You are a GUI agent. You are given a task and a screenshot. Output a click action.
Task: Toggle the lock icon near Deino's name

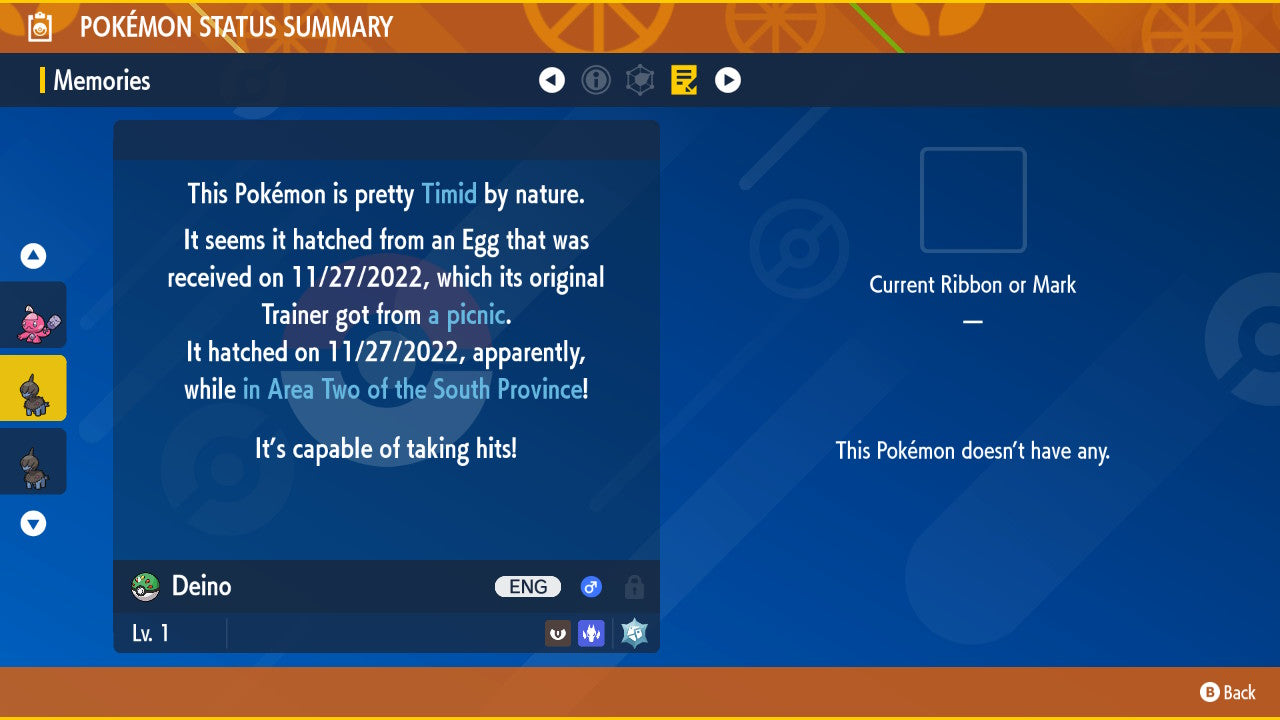pos(634,587)
